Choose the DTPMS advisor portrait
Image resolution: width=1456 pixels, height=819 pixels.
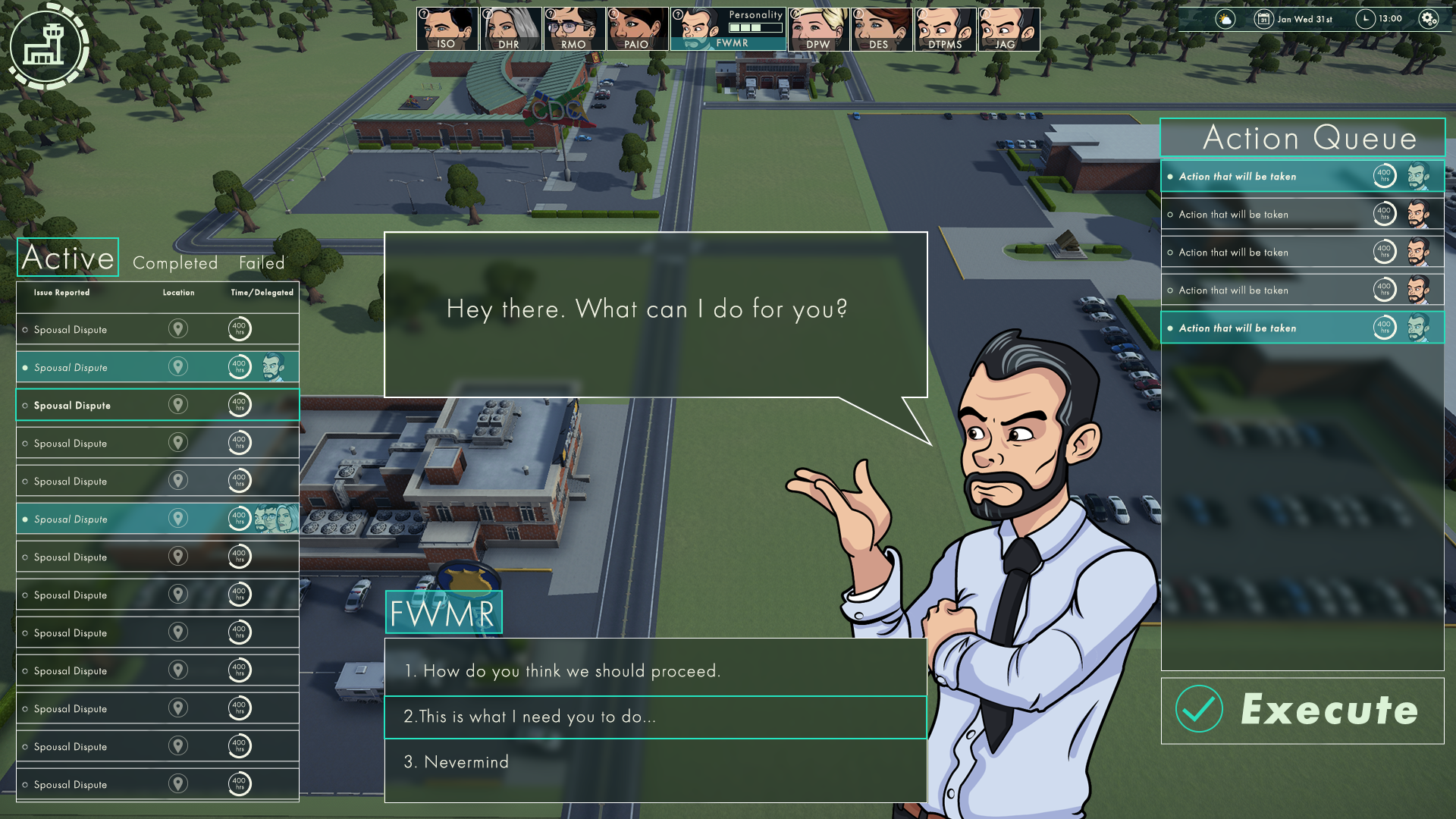point(944,29)
